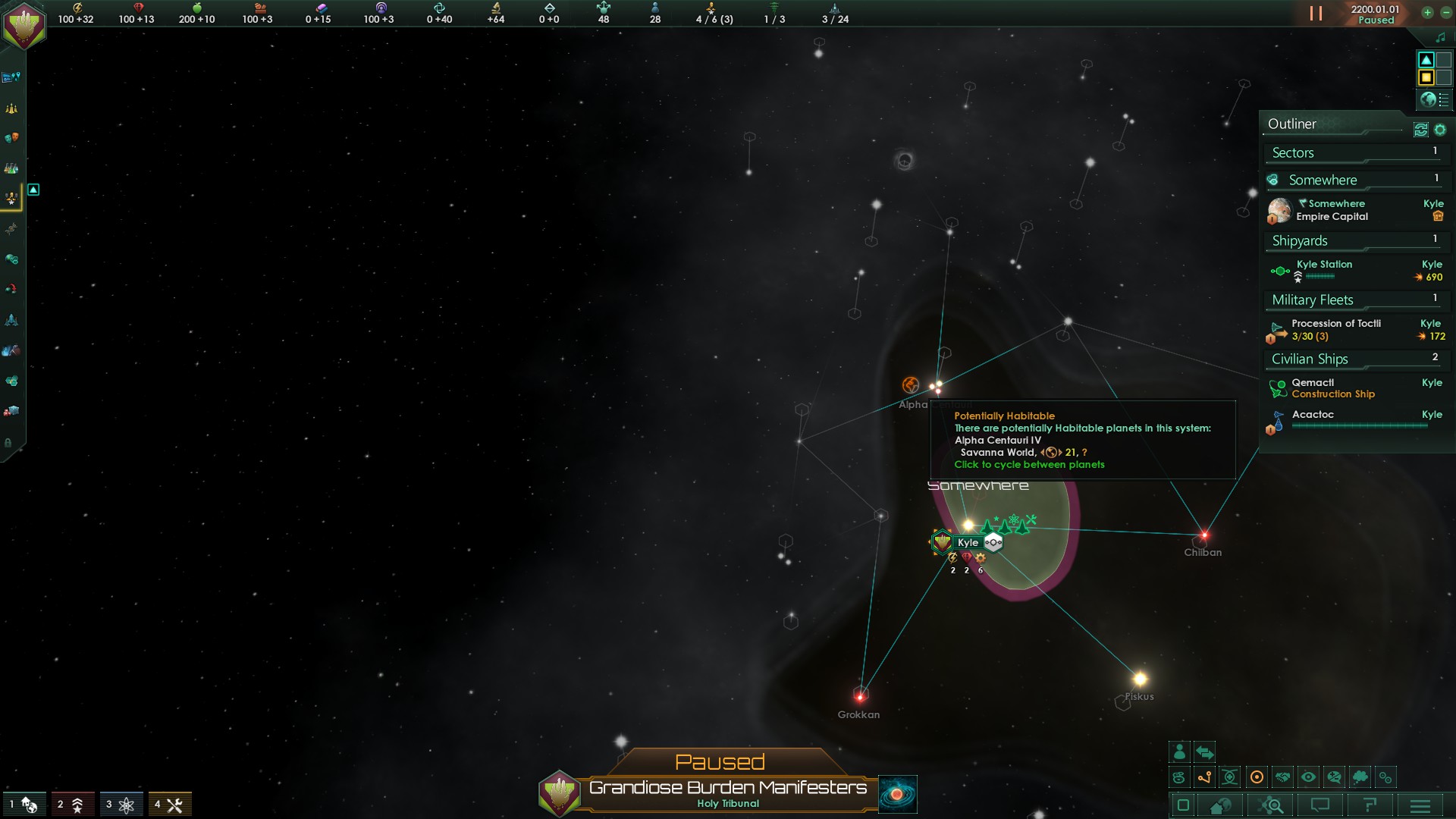Open the help question mark button
This screenshot has width=1456, height=819.
point(1370,805)
